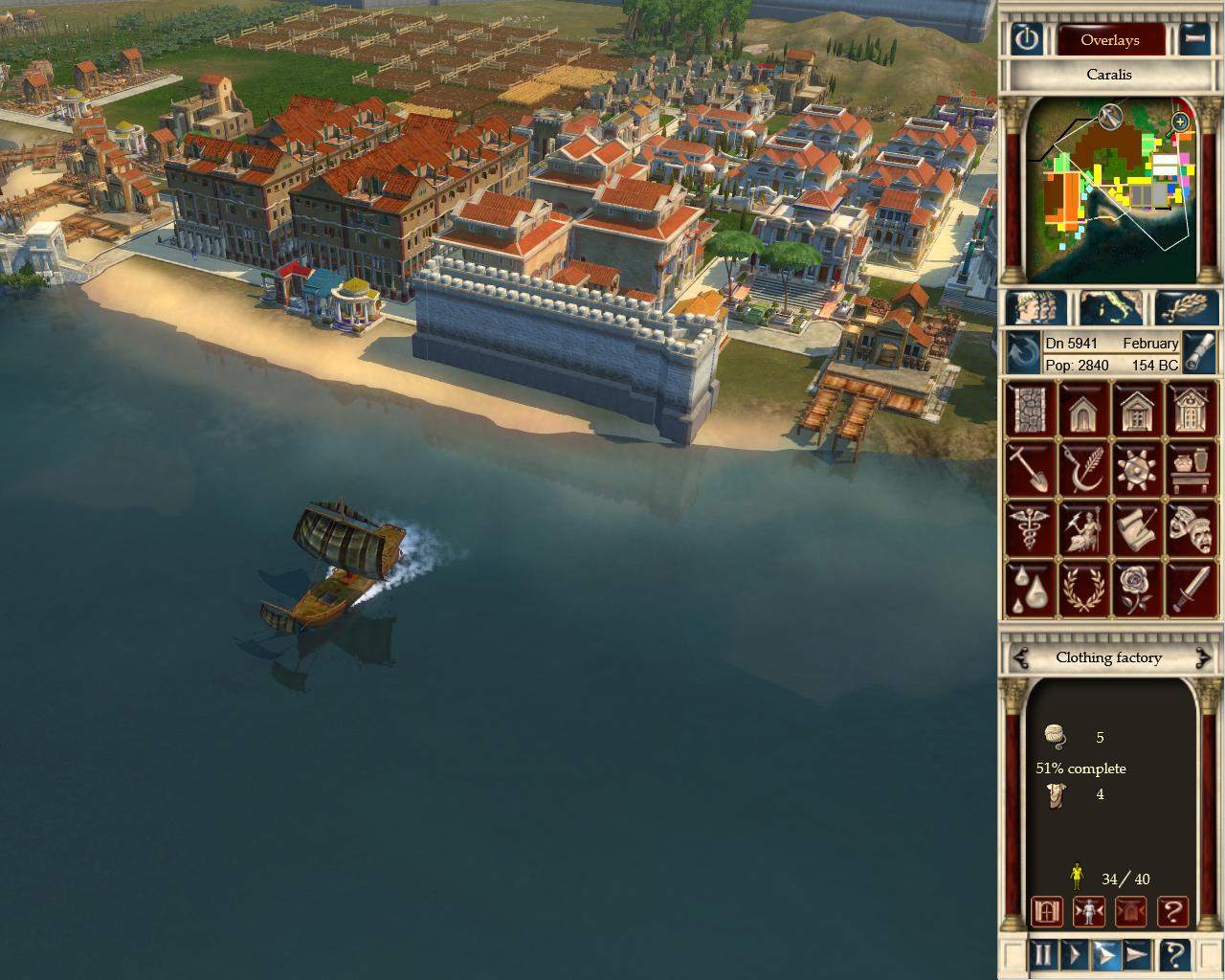This screenshot has height=980, width=1225.
Task: Open the advisors panel with Roman heads
Action: (1035, 308)
